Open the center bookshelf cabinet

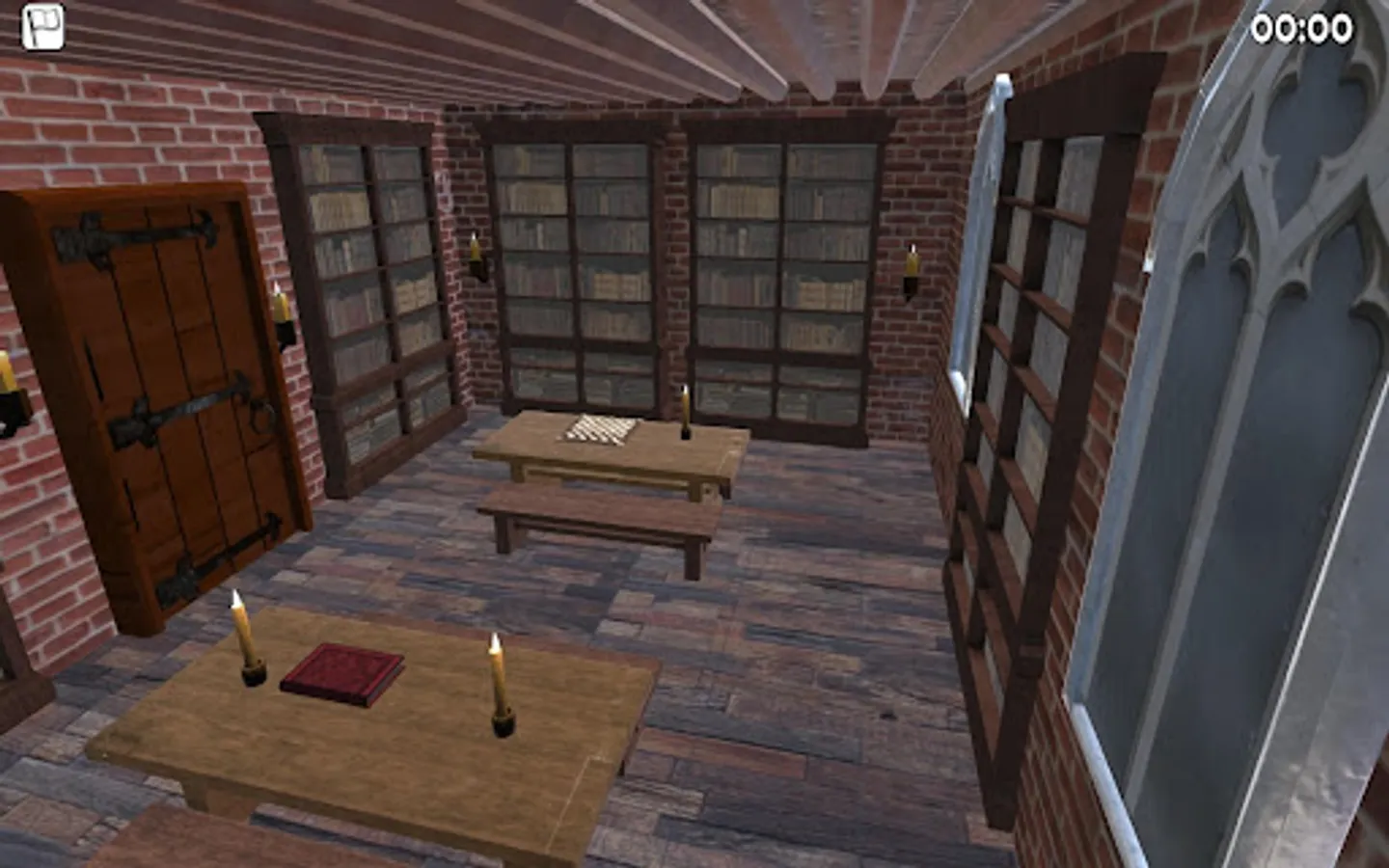[x=579, y=270]
